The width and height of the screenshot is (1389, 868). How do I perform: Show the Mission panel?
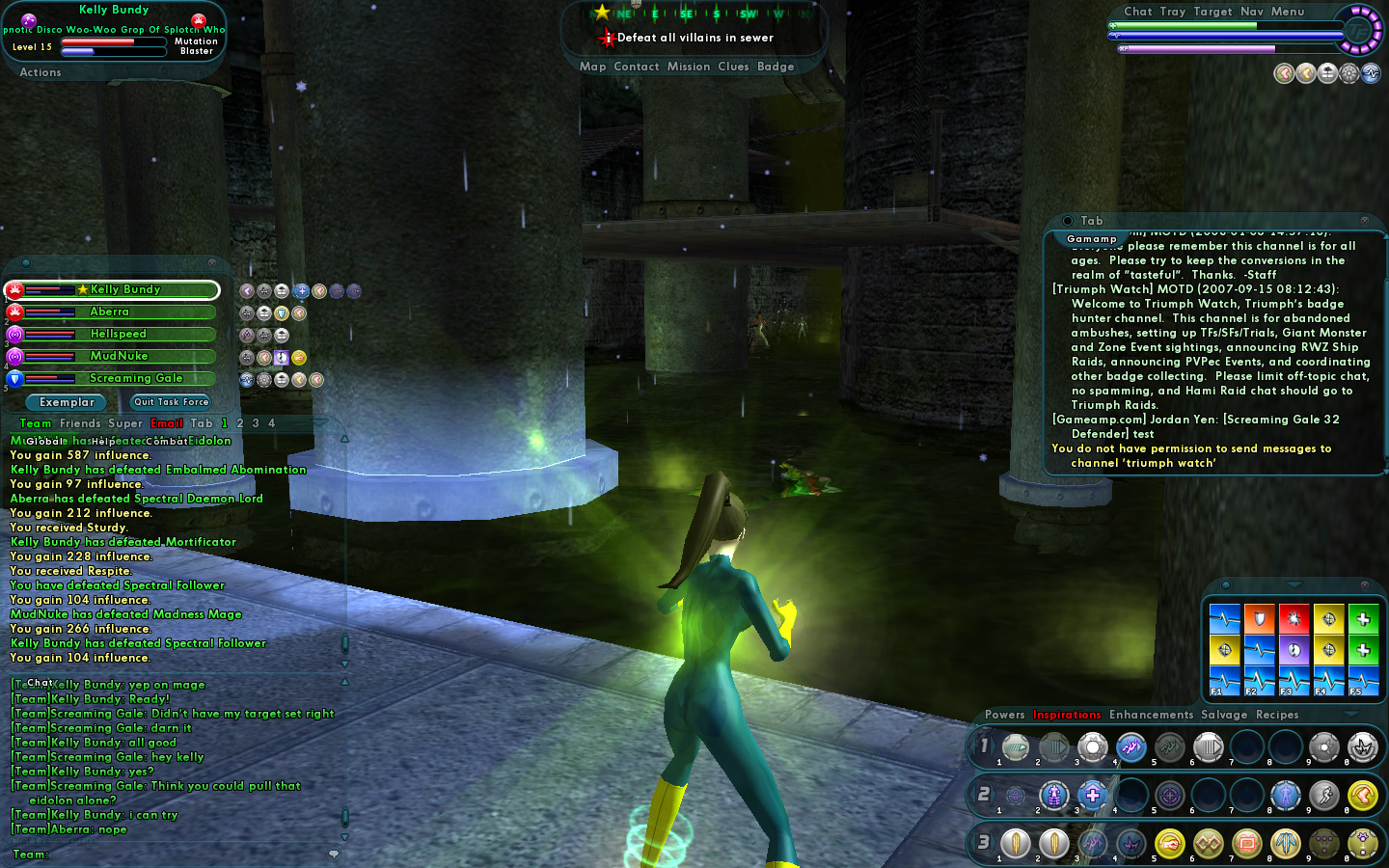(x=689, y=67)
